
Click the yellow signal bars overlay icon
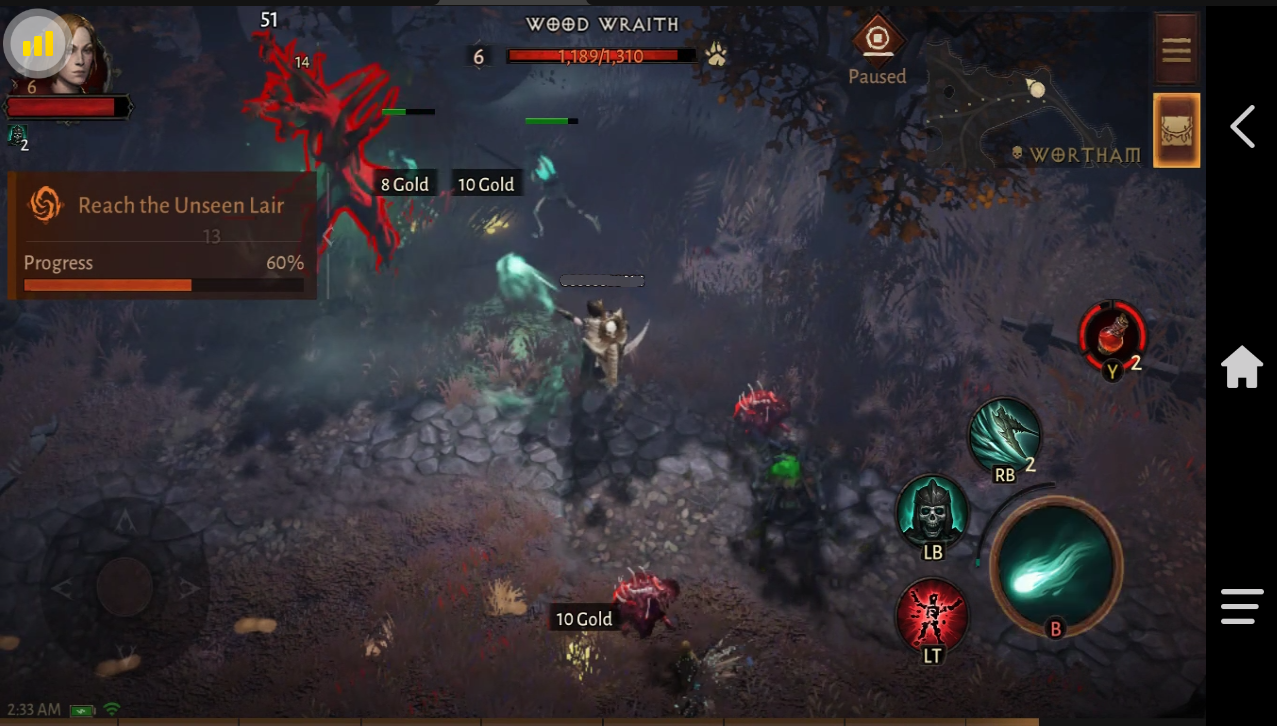point(37,43)
